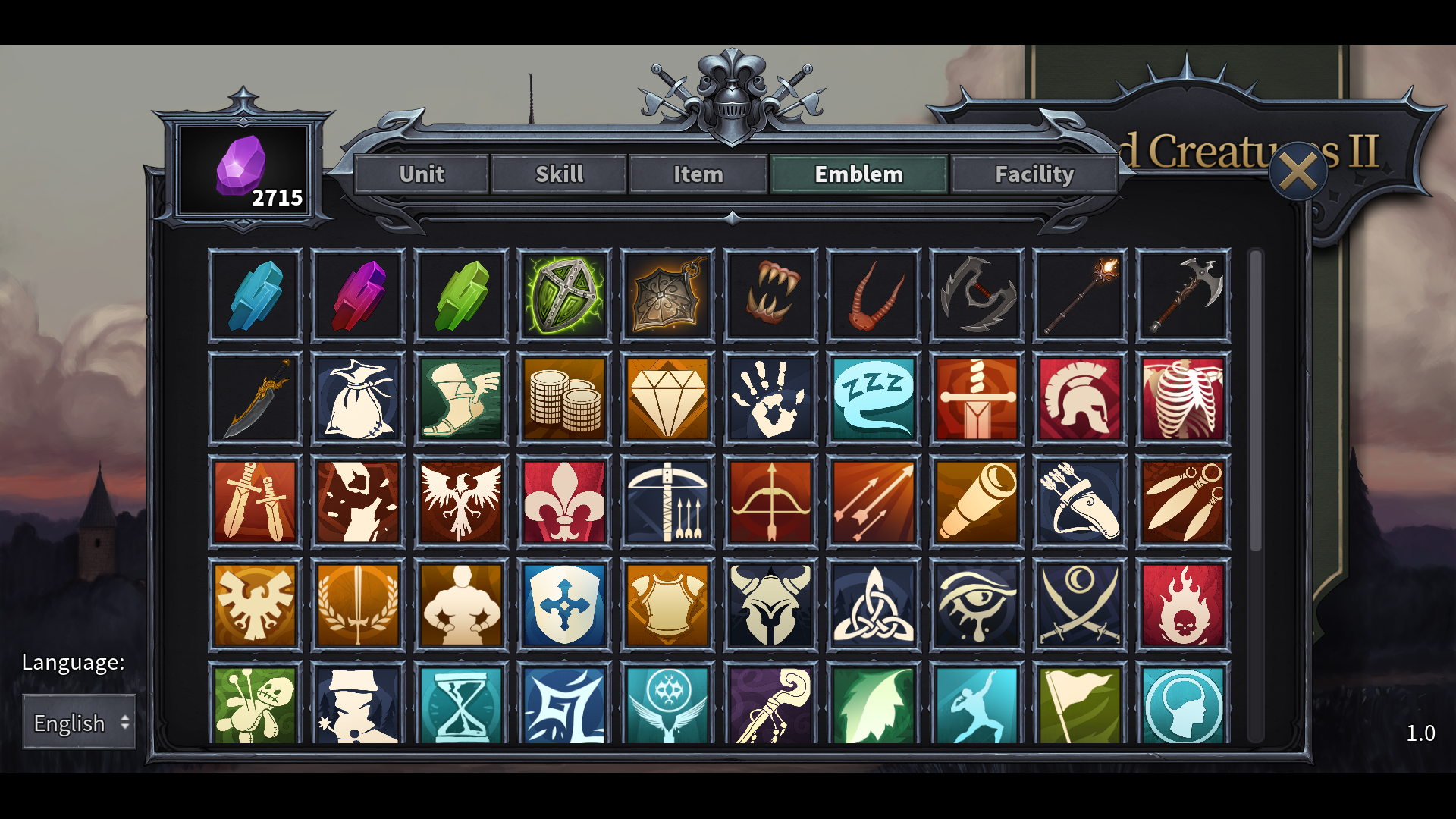Open the language selection dropdown

coord(78,723)
